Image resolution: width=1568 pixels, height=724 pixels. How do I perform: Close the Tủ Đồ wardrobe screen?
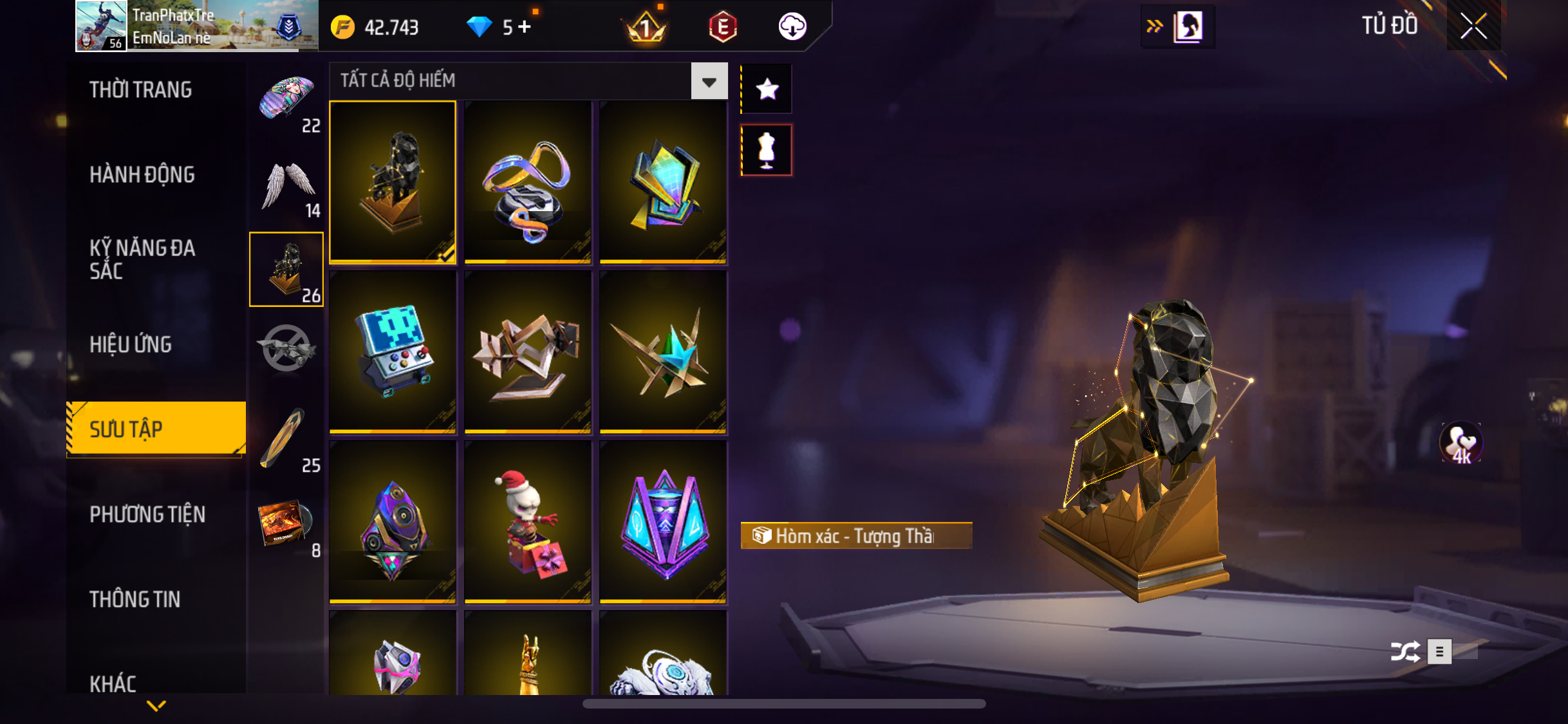(1473, 26)
